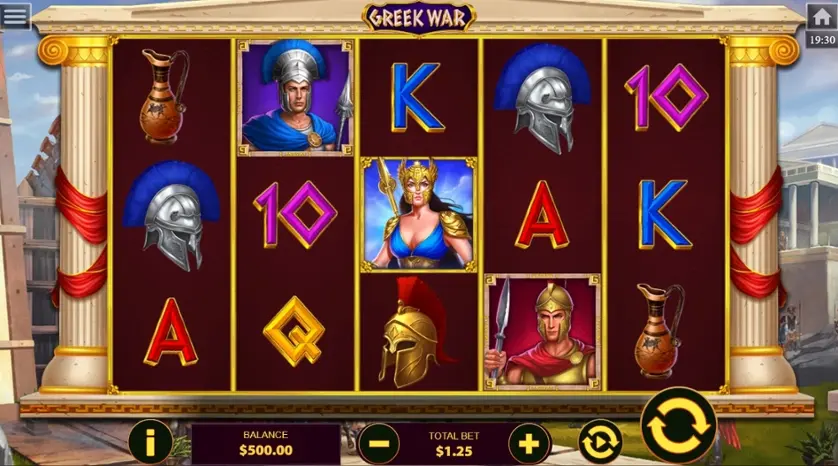The width and height of the screenshot is (838, 466).
Task: Increase the total bet with plus
Action: click(529, 442)
